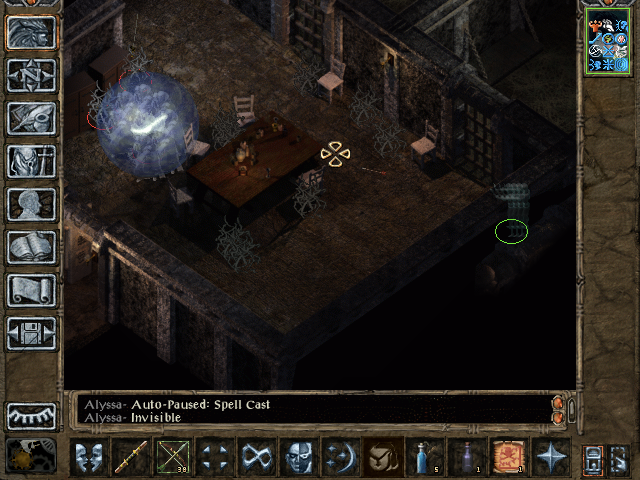Use the orange scroll quick item
The height and width of the screenshot is (480, 640).
pyautogui.click(x=509, y=458)
